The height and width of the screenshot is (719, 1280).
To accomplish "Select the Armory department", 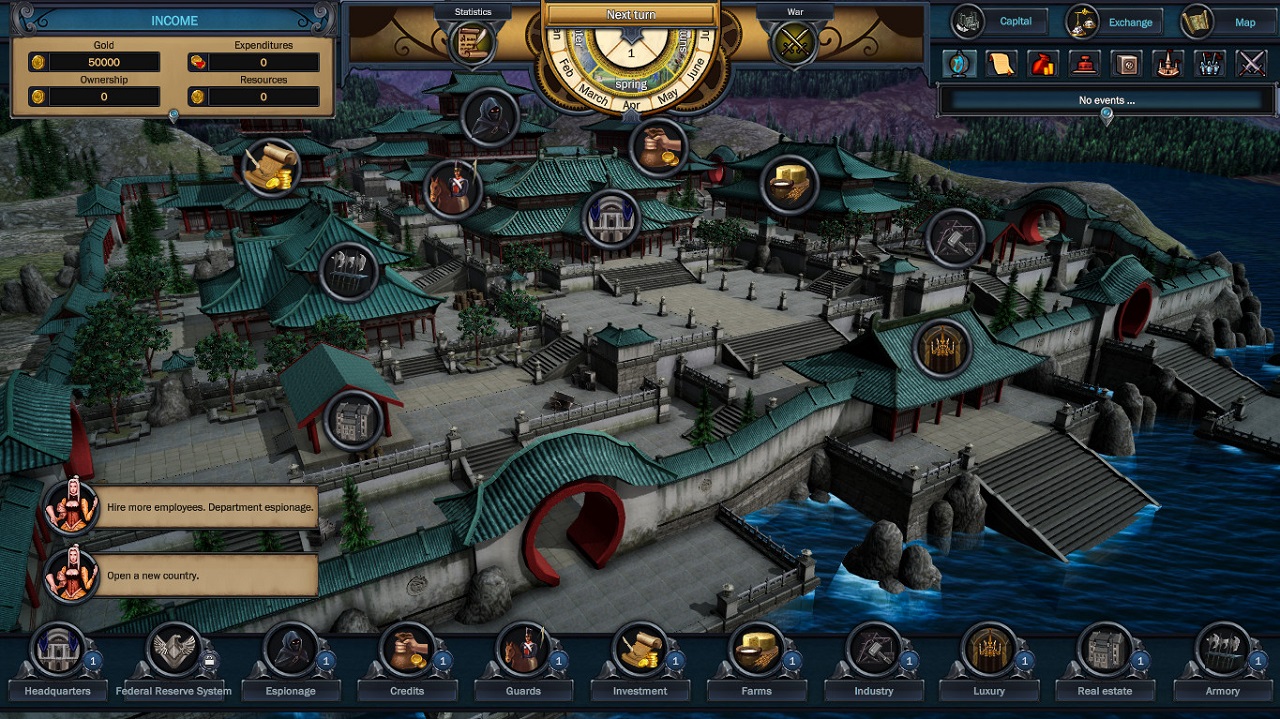I will [1222, 650].
